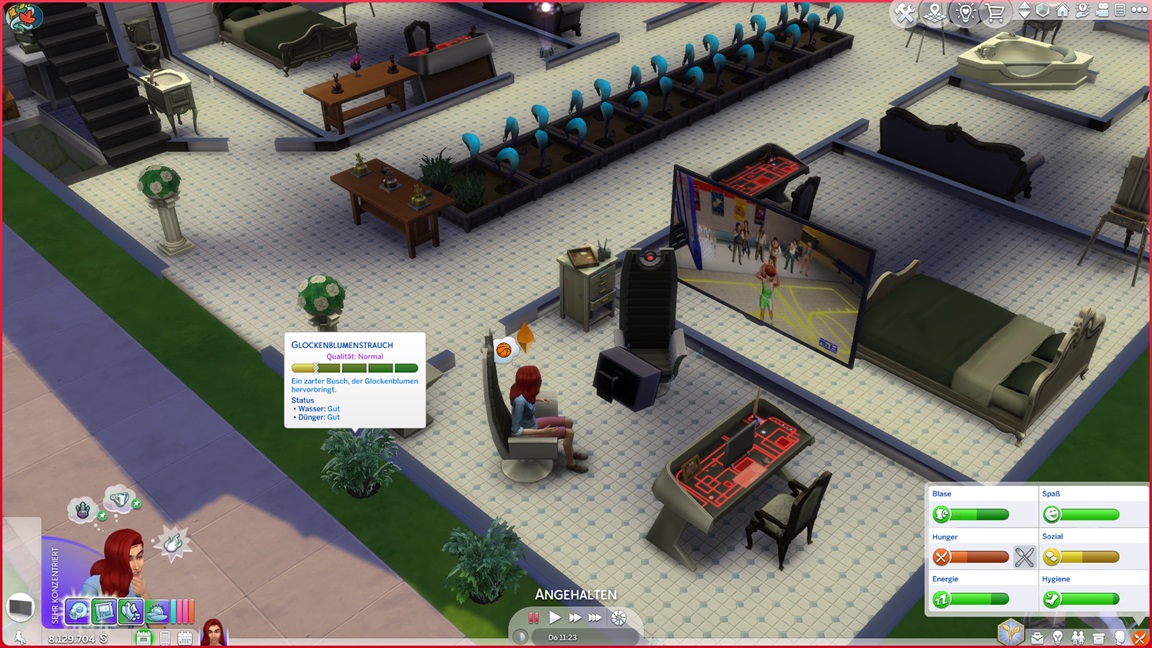1152x648 pixels.
Task: Open the map view button
Action: tap(934, 13)
